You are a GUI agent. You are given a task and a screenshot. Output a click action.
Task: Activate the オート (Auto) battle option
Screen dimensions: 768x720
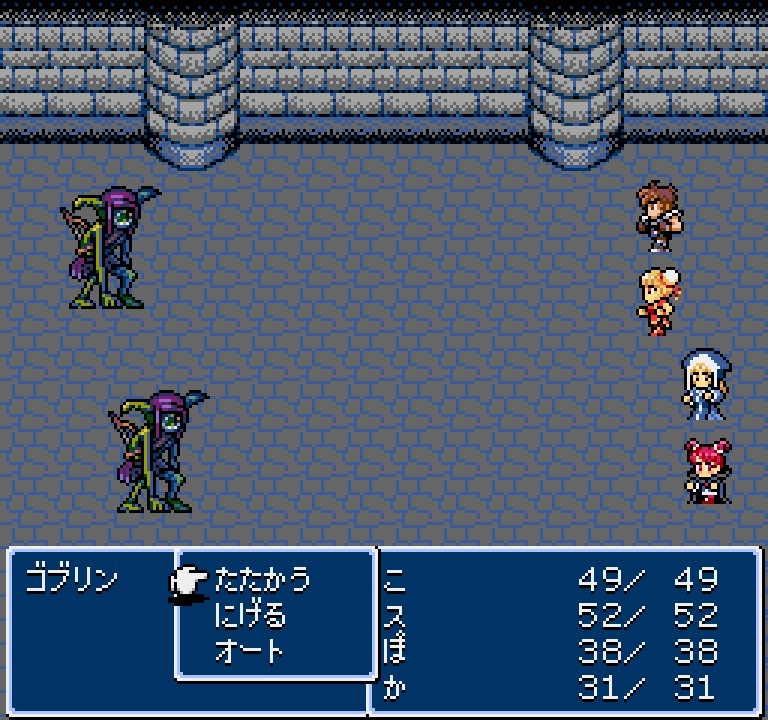tap(250, 652)
